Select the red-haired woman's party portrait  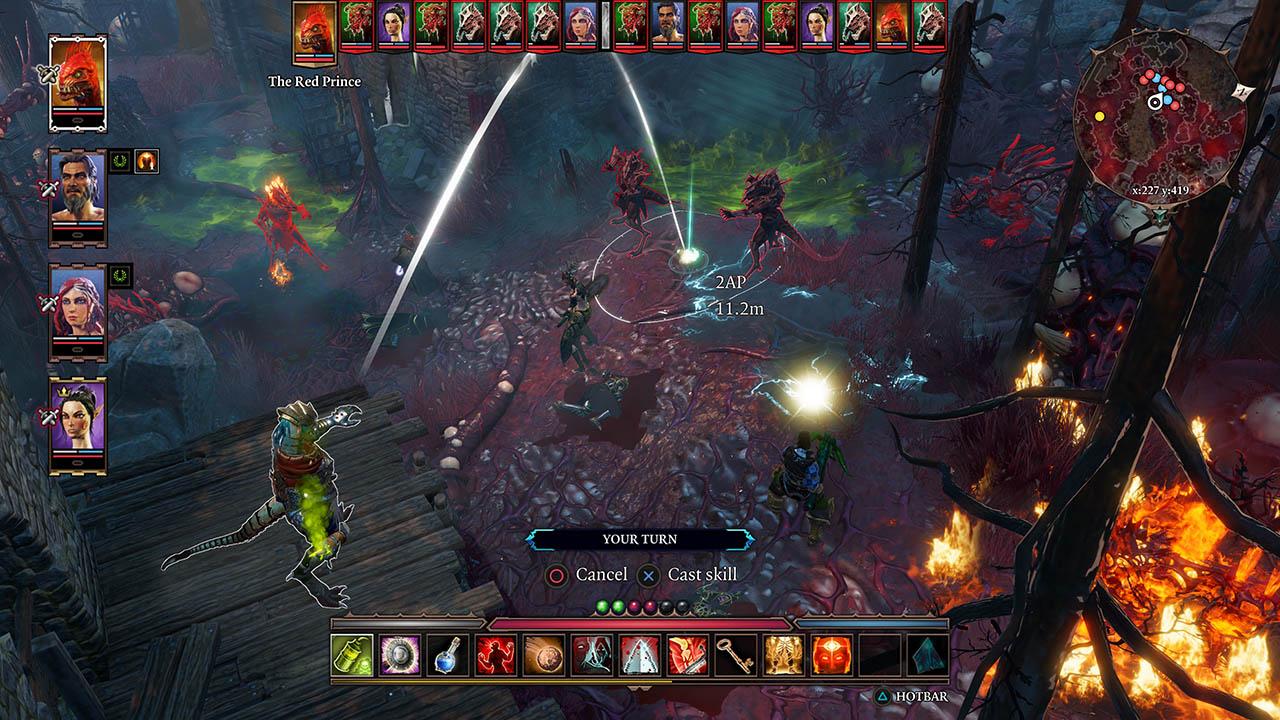click(x=78, y=309)
